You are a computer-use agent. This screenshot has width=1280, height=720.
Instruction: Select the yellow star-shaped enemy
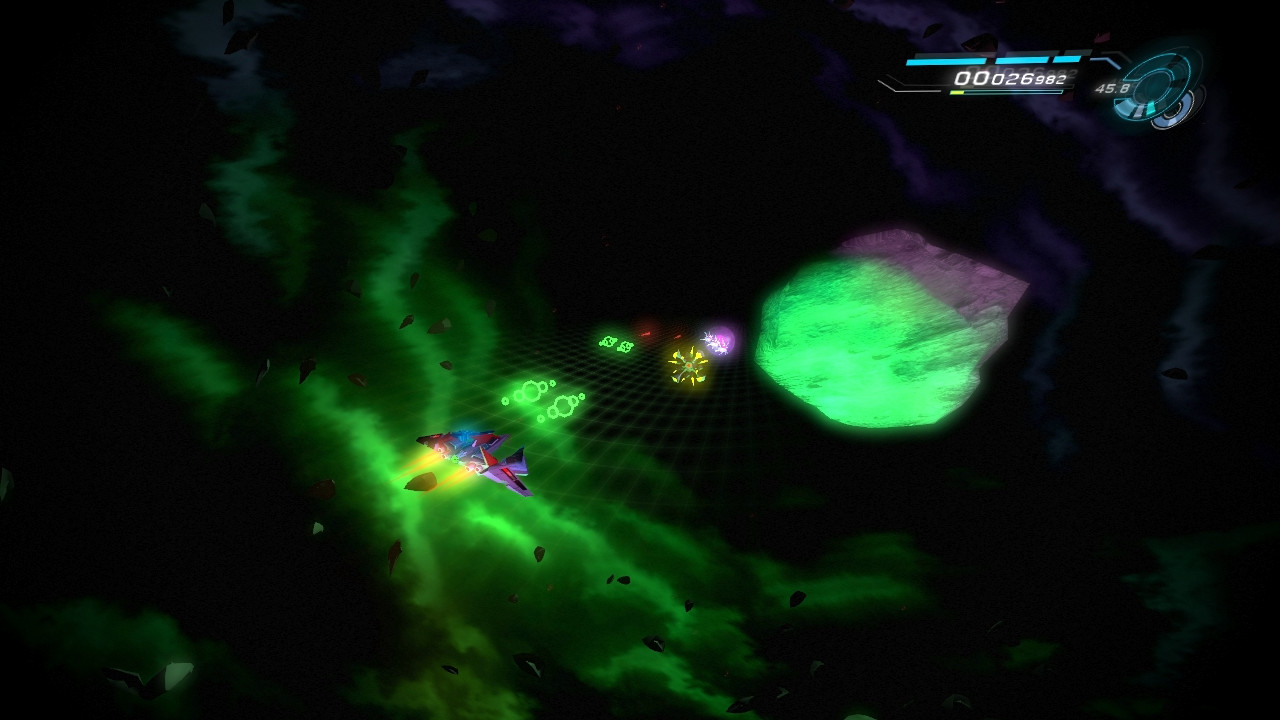tap(688, 364)
